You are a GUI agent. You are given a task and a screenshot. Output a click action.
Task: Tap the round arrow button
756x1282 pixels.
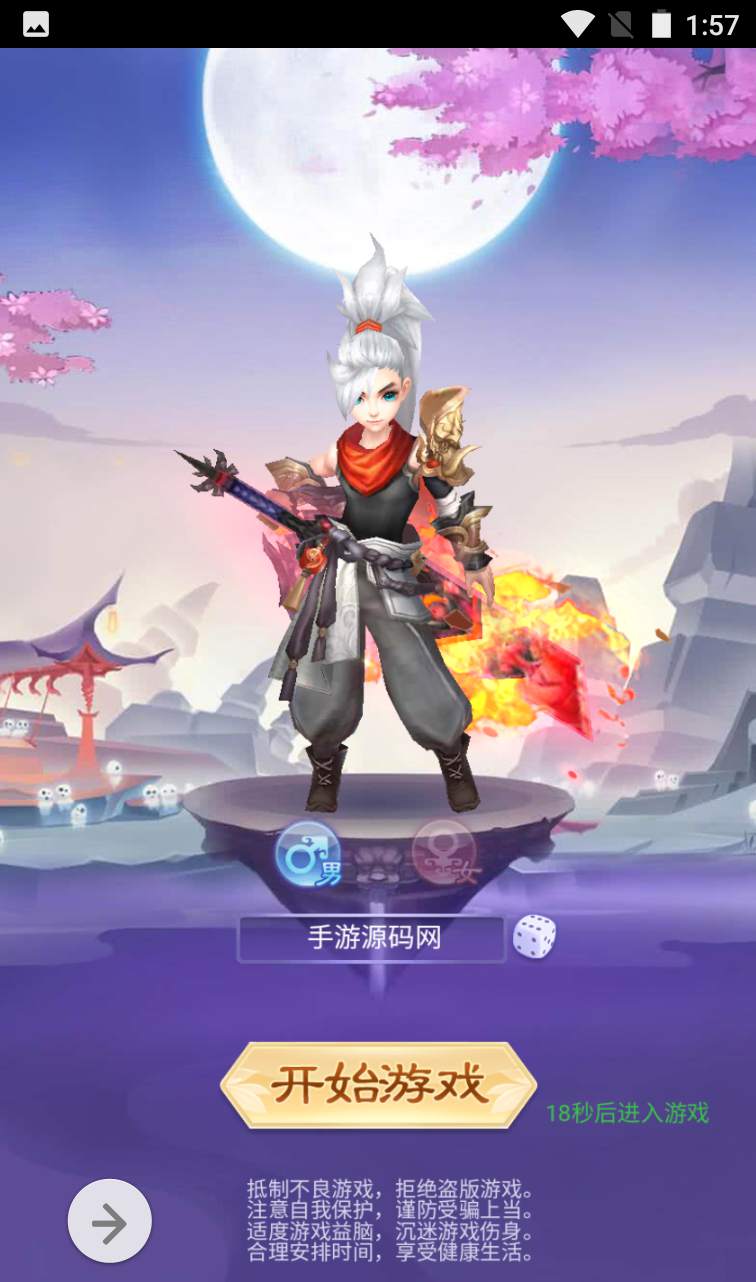click(x=110, y=1222)
